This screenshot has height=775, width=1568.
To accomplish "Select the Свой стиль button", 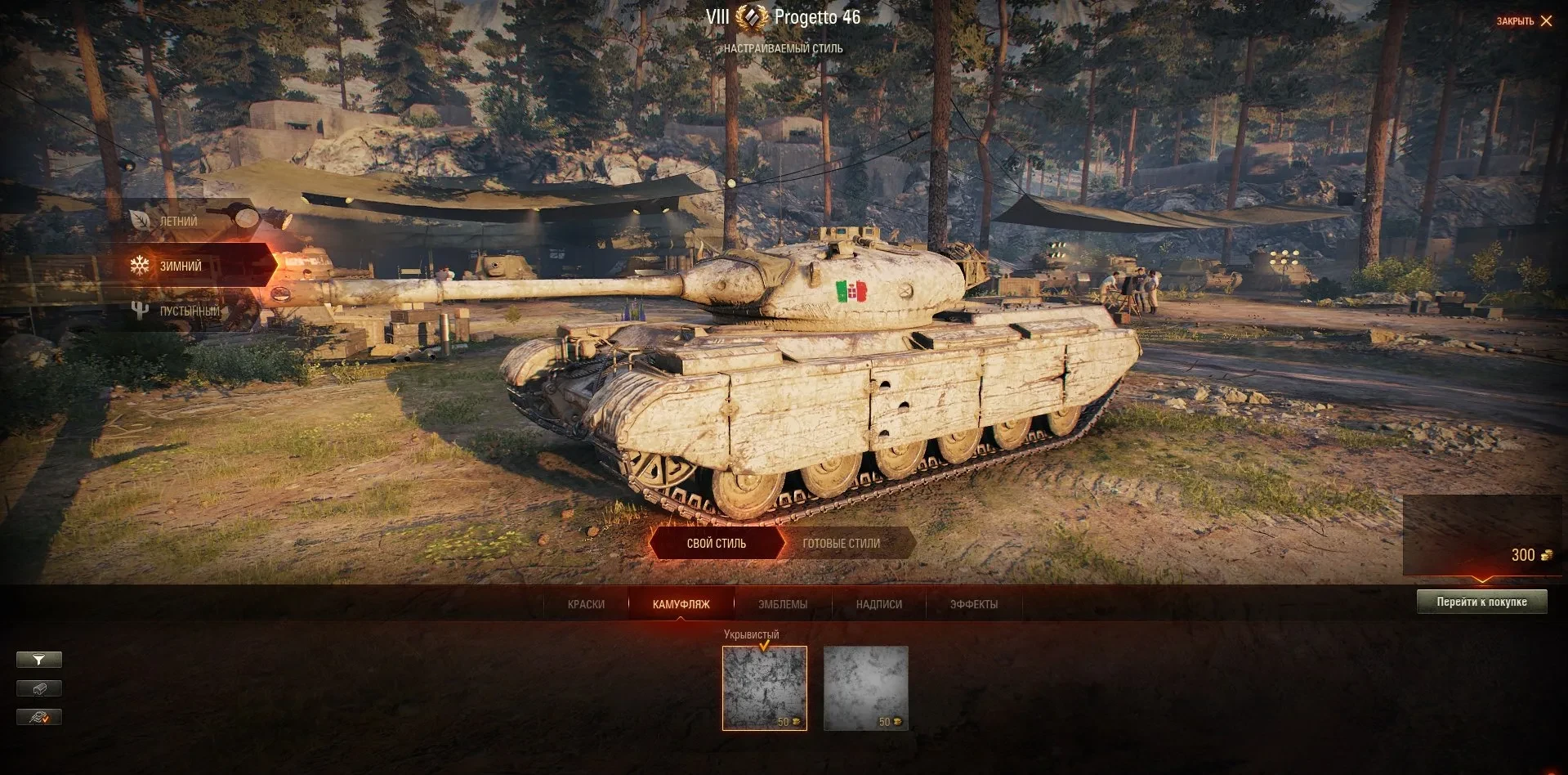I will tap(716, 543).
